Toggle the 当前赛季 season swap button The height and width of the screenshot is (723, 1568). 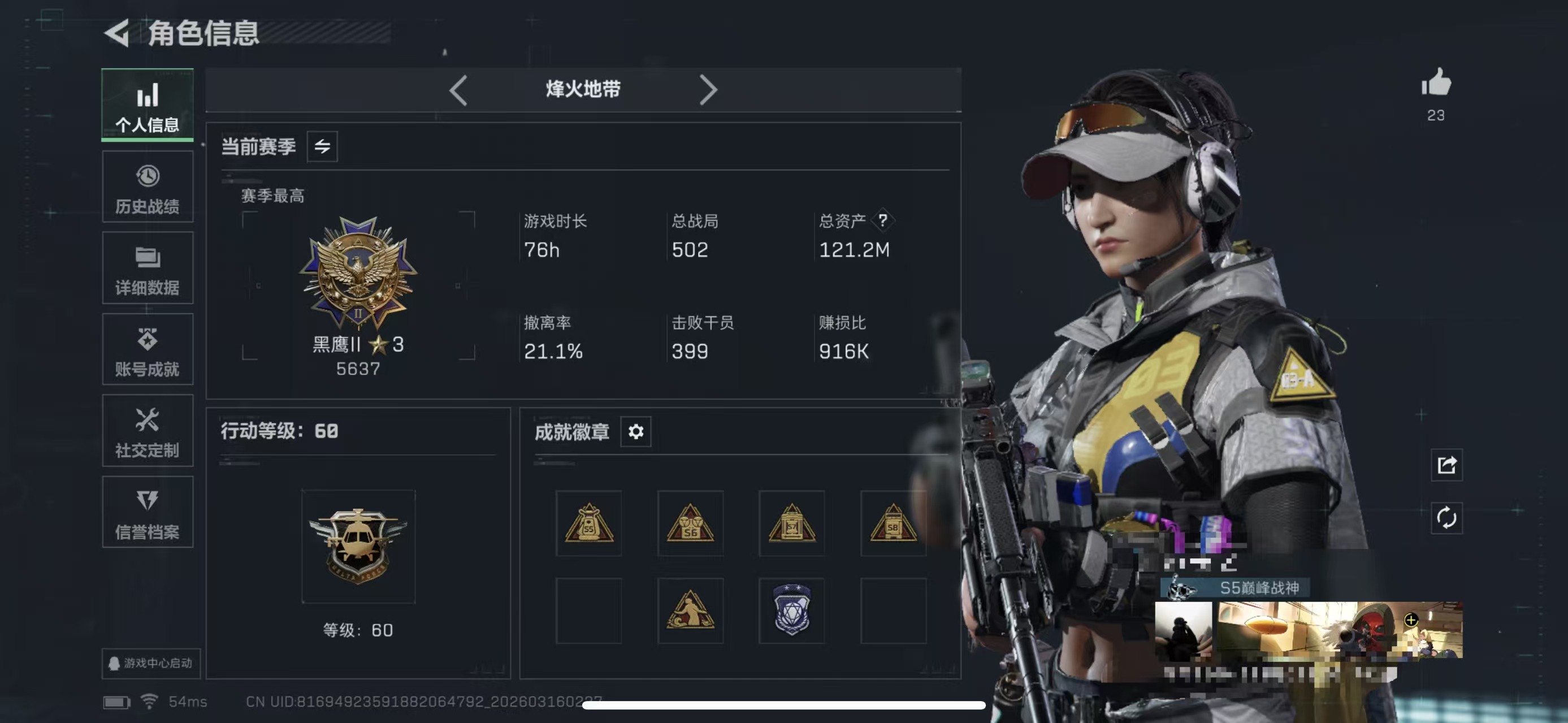coord(322,146)
